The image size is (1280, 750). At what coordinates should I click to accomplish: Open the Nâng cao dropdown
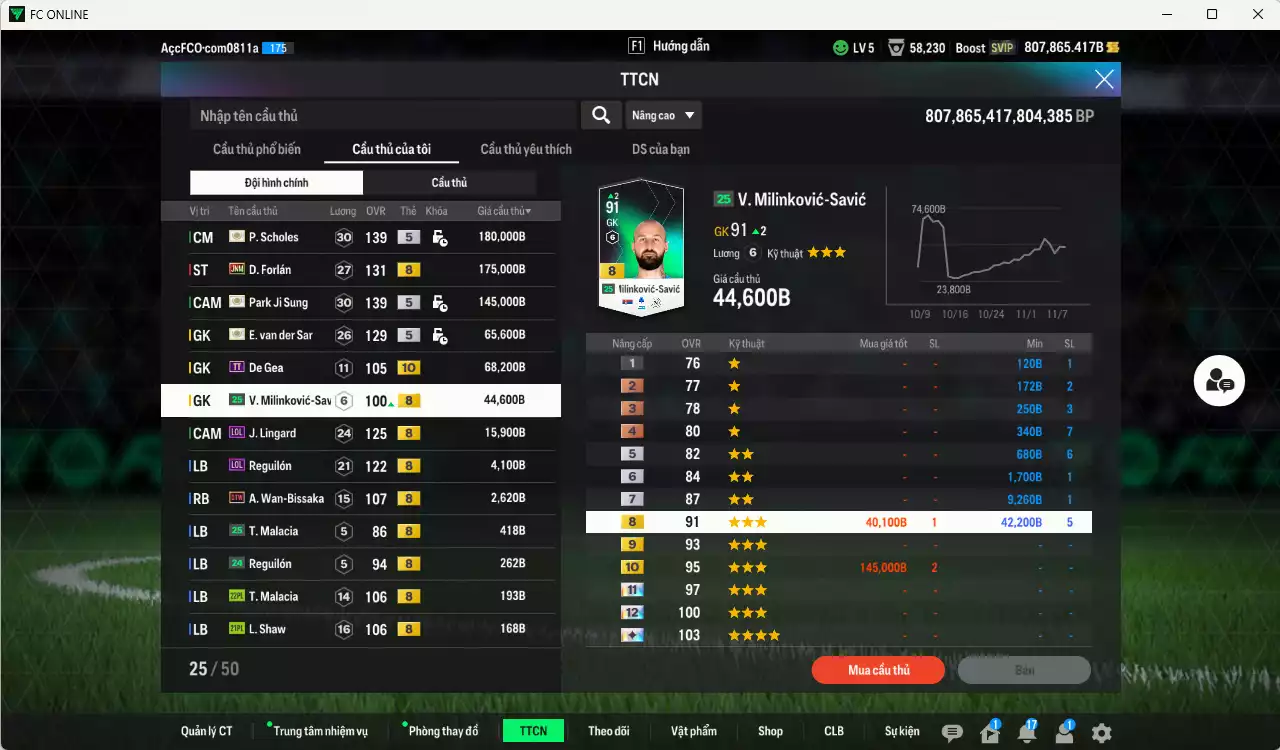pos(662,115)
